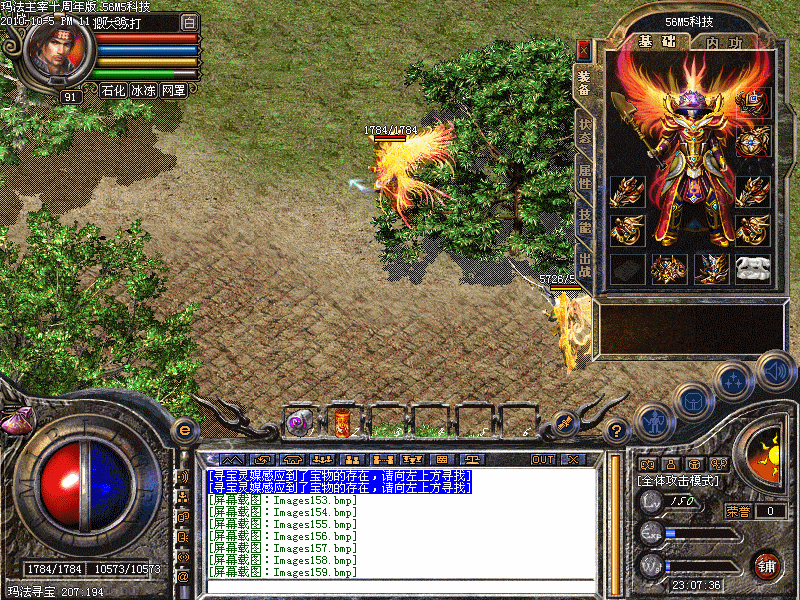Click the OUT button above the chat

tap(543, 459)
